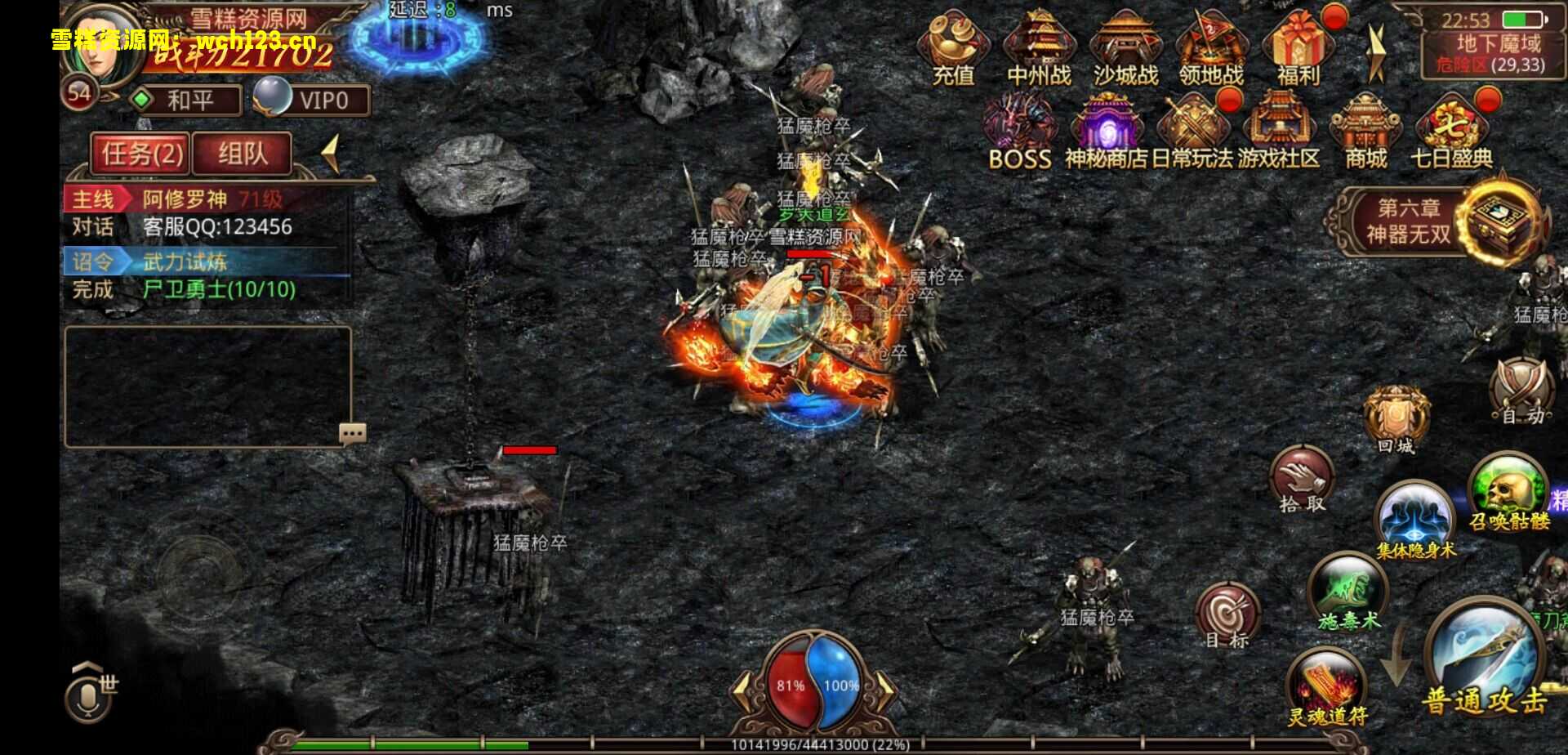Open the 福利 gift box rewards
The image size is (1568, 755).
tap(1298, 48)
